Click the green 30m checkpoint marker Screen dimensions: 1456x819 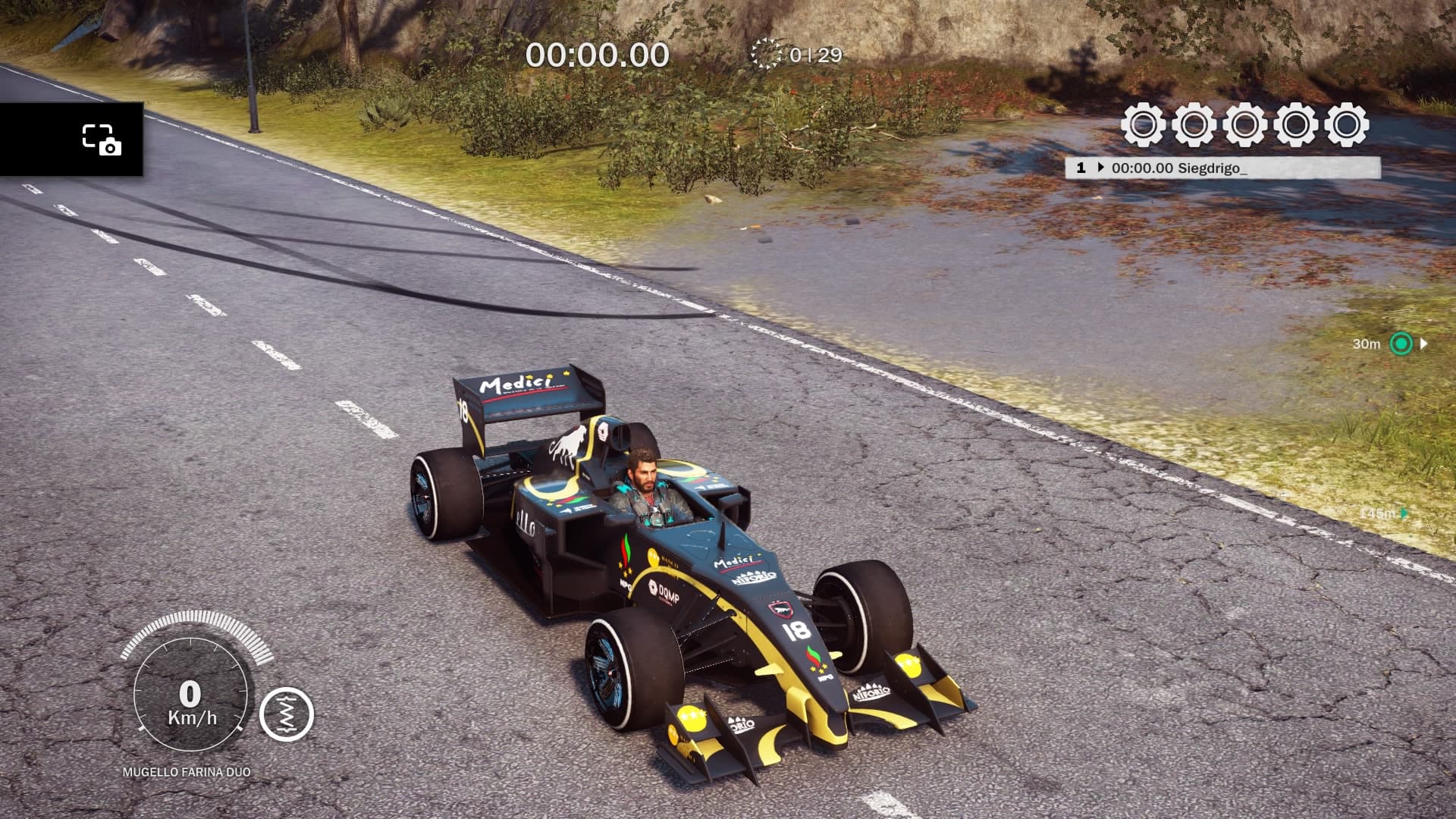(1401, 344)
